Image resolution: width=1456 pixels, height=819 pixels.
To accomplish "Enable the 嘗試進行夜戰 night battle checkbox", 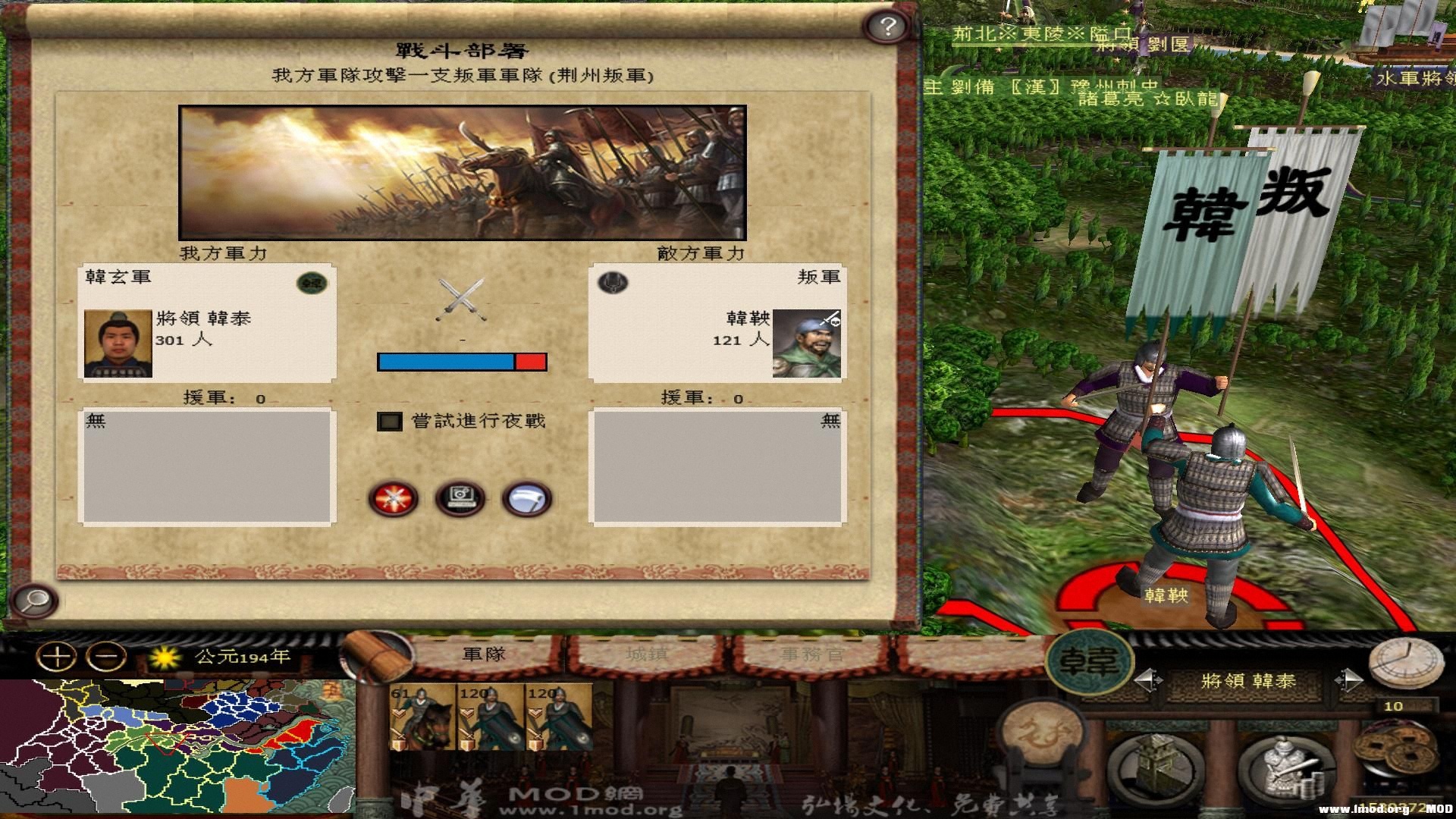I will click(x=389, y=419).
